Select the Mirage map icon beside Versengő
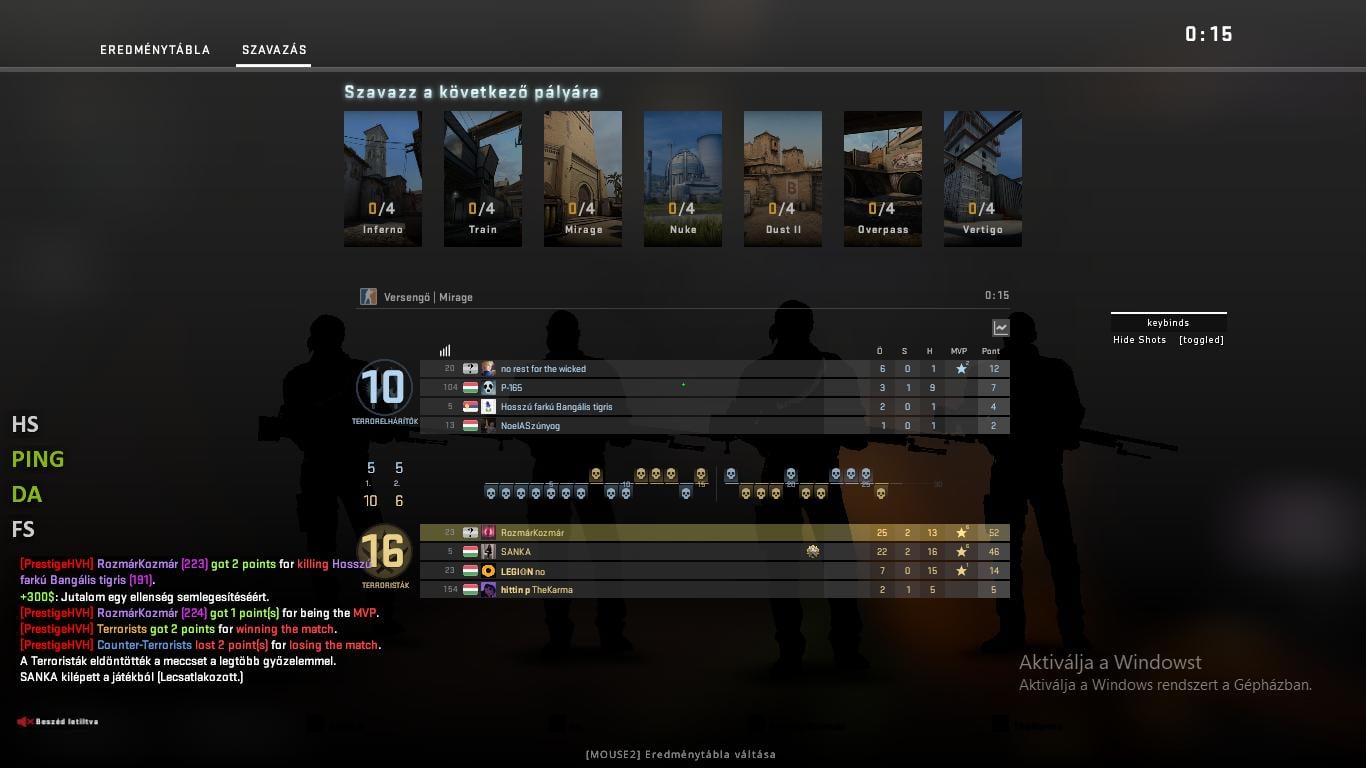1366x768 pixels. (x=368, y=296)
